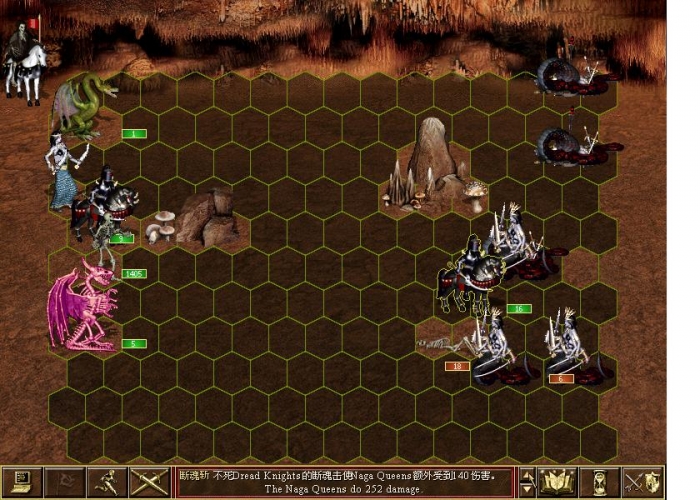
Task: Retreat using the running man button
Action: [106, 482]
